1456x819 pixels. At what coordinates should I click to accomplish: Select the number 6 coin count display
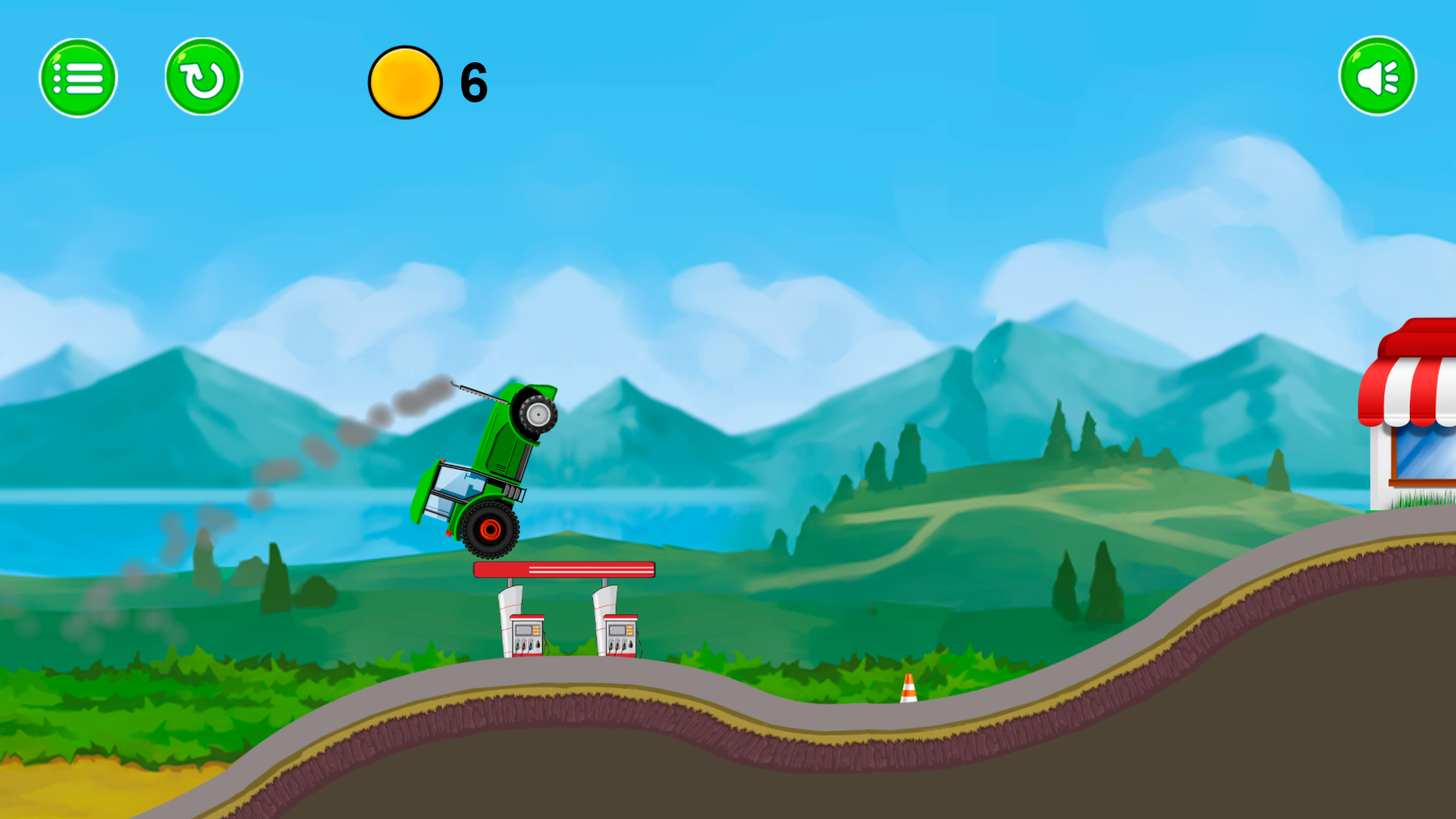coord(472,82)
